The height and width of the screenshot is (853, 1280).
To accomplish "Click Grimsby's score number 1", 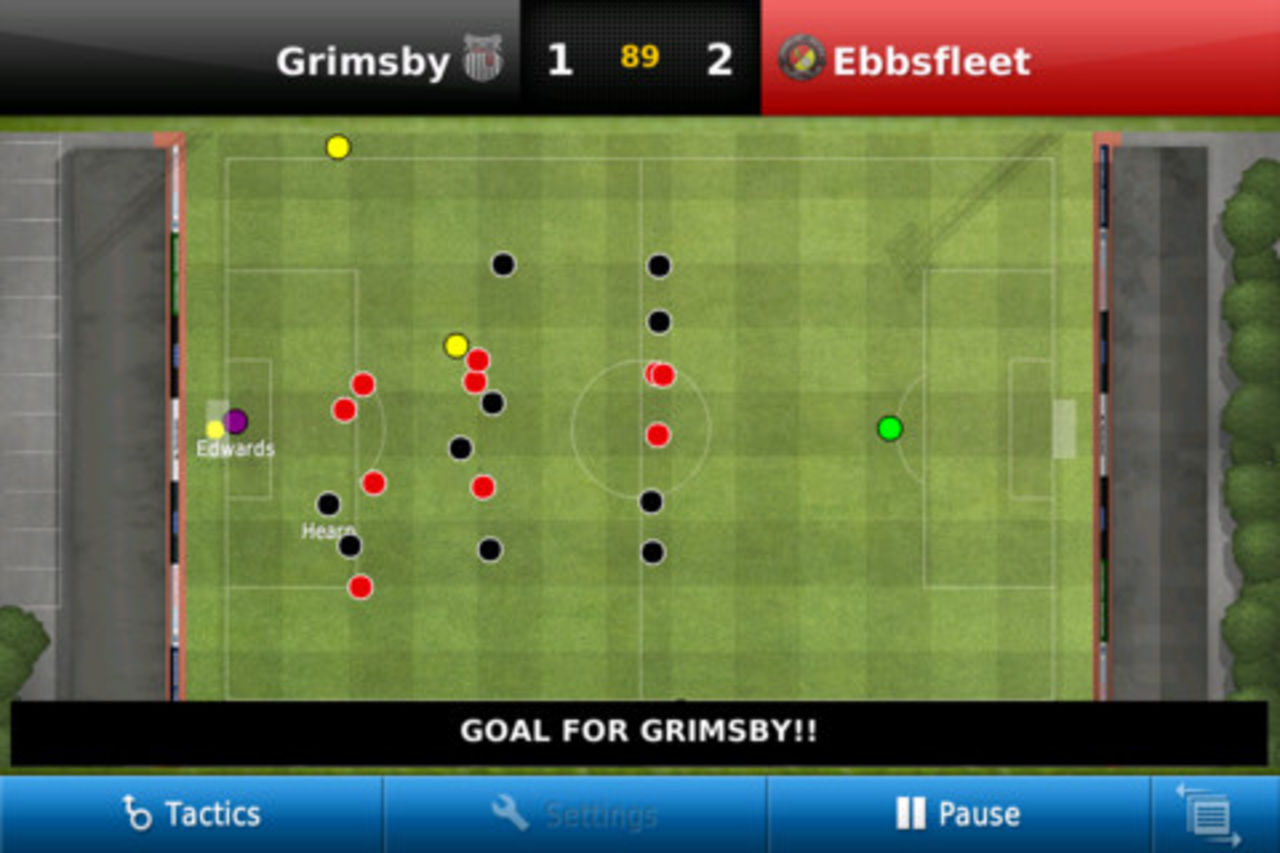I will pos(558,60).
